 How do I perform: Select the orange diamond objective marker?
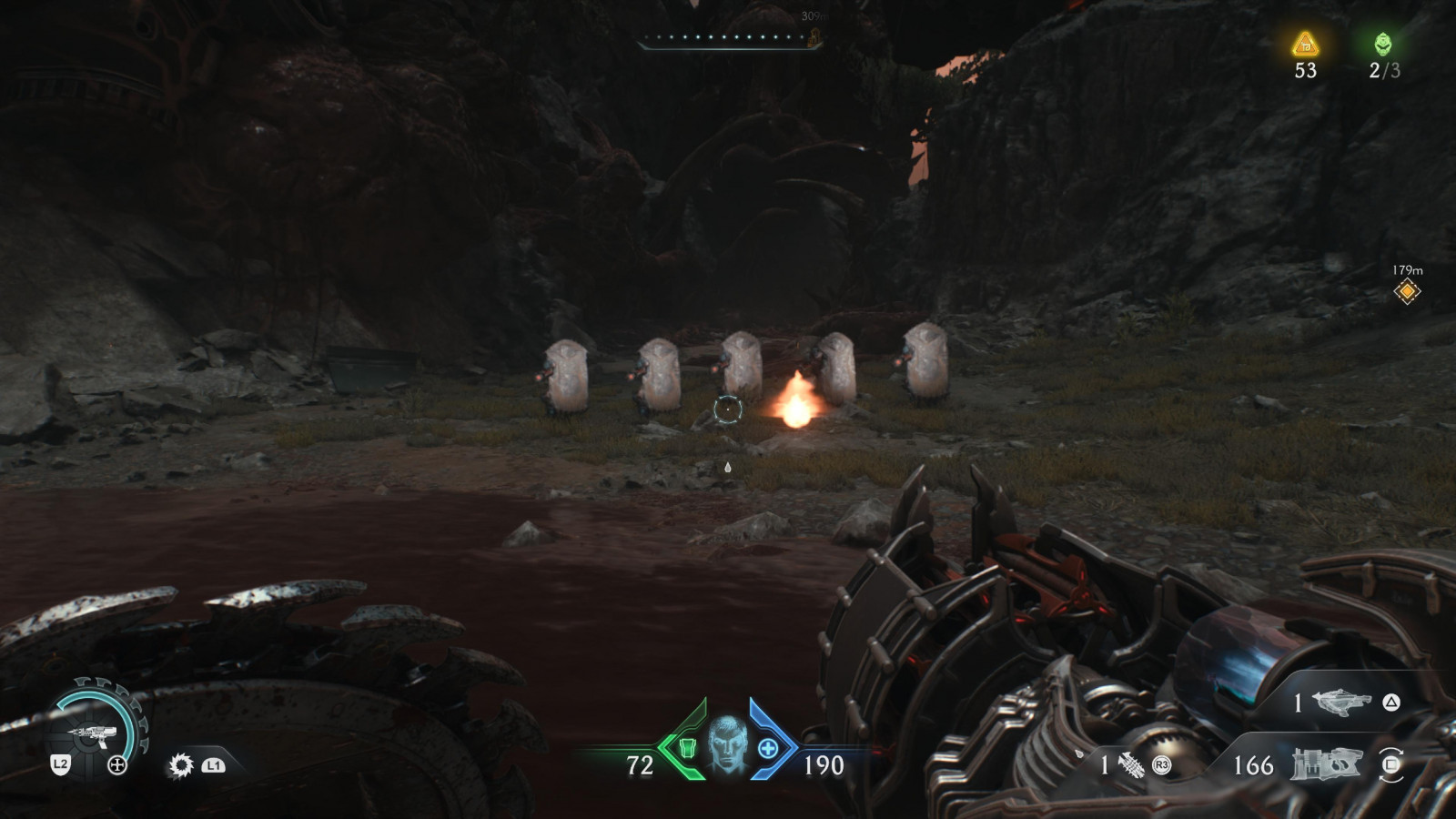pyautogui.click(x=1407, y=292)
